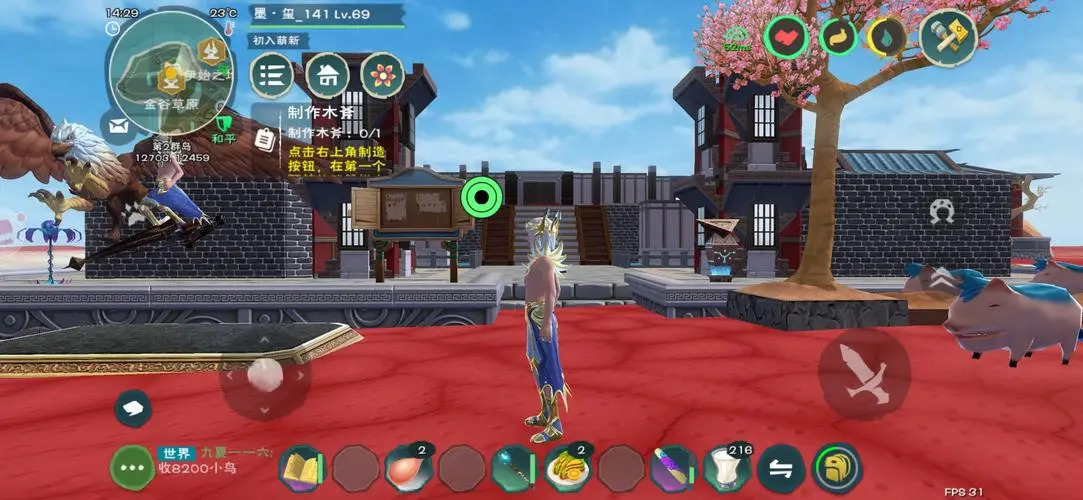Open the list menu button

[x=271, y=75]
